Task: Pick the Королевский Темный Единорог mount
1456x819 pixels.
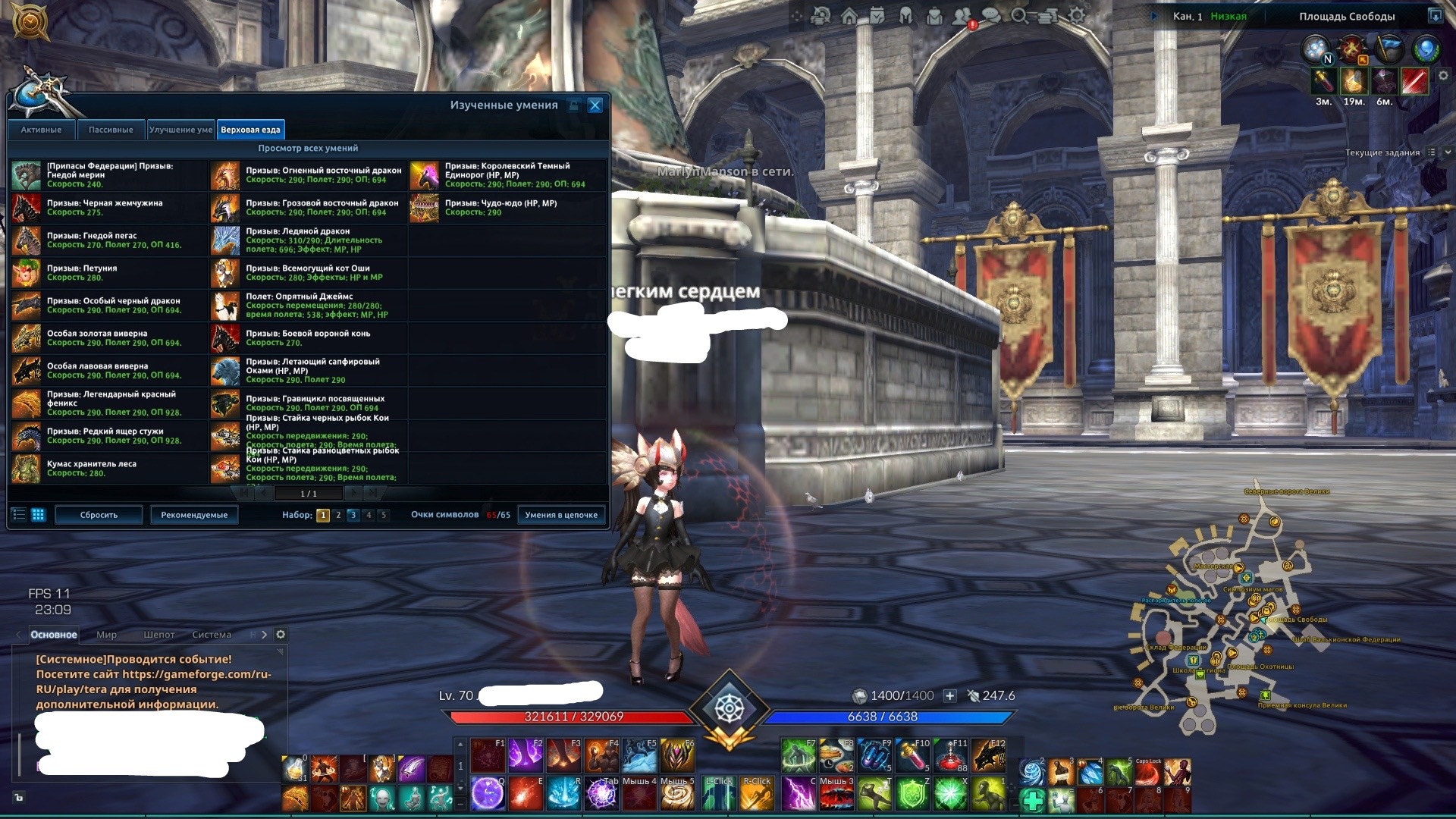Action: click(x=507, y=175)
